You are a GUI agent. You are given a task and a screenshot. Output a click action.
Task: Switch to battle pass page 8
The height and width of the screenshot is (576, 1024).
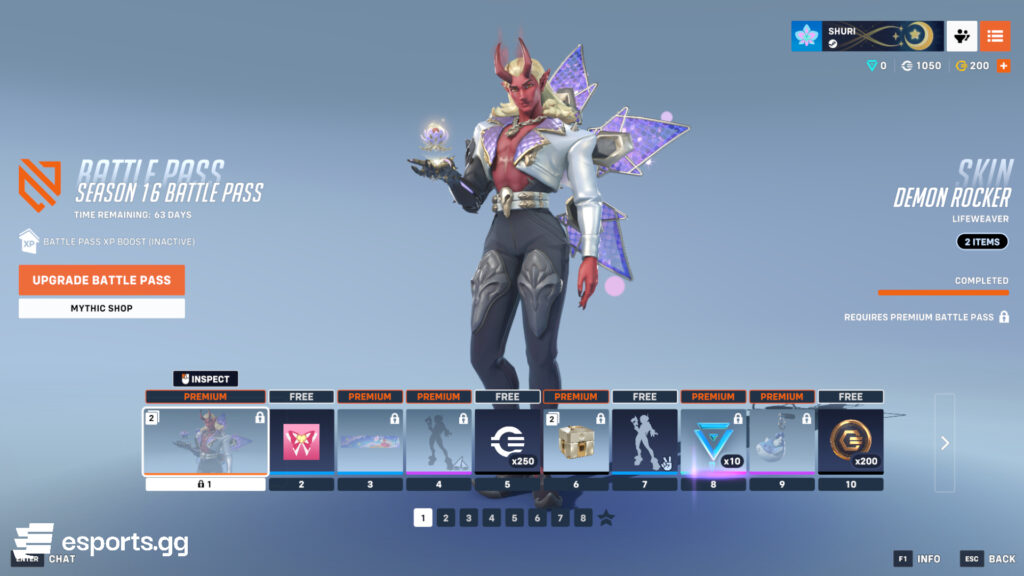[583, 518]
